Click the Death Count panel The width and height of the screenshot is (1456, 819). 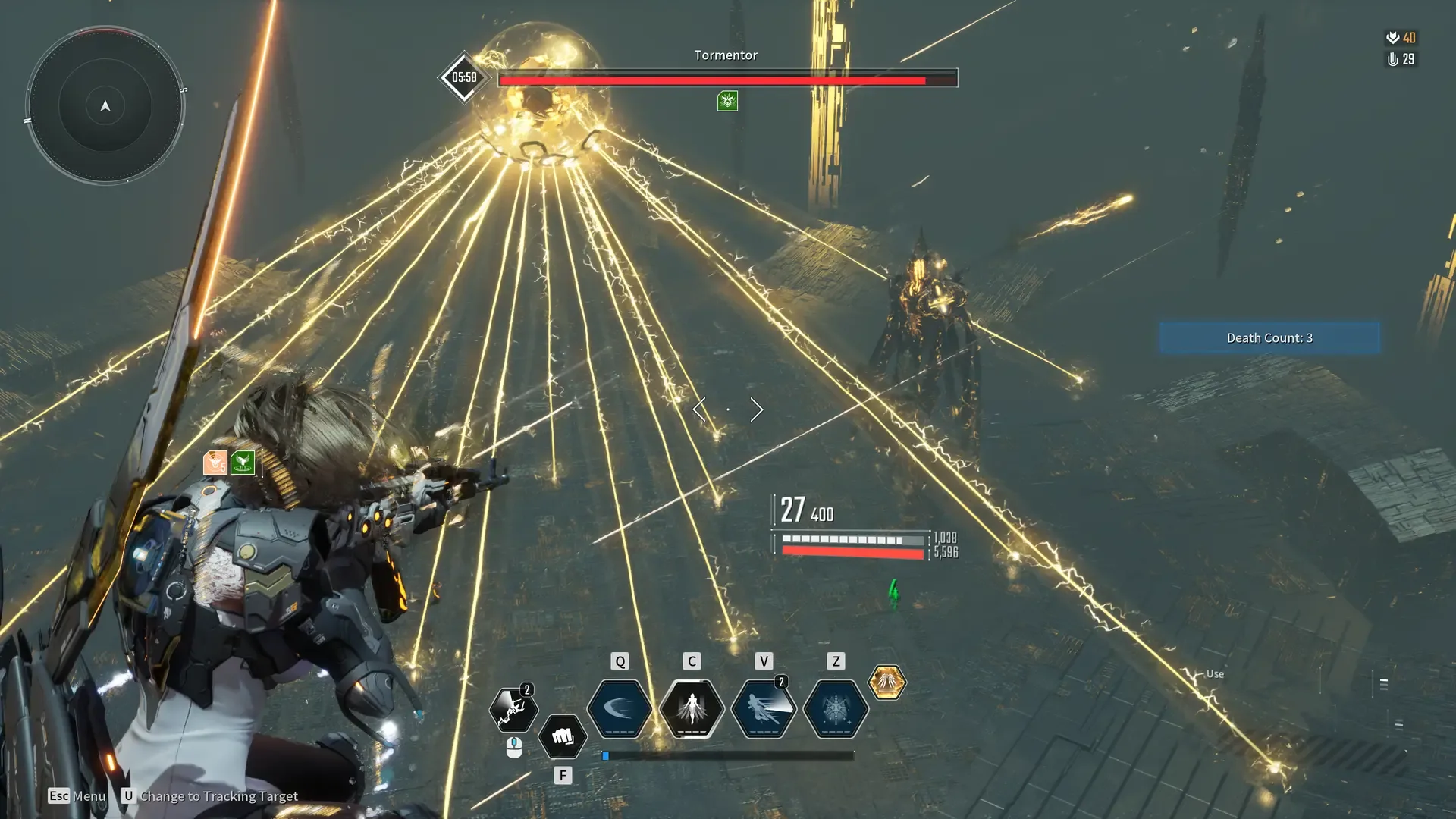[1269, 337]
